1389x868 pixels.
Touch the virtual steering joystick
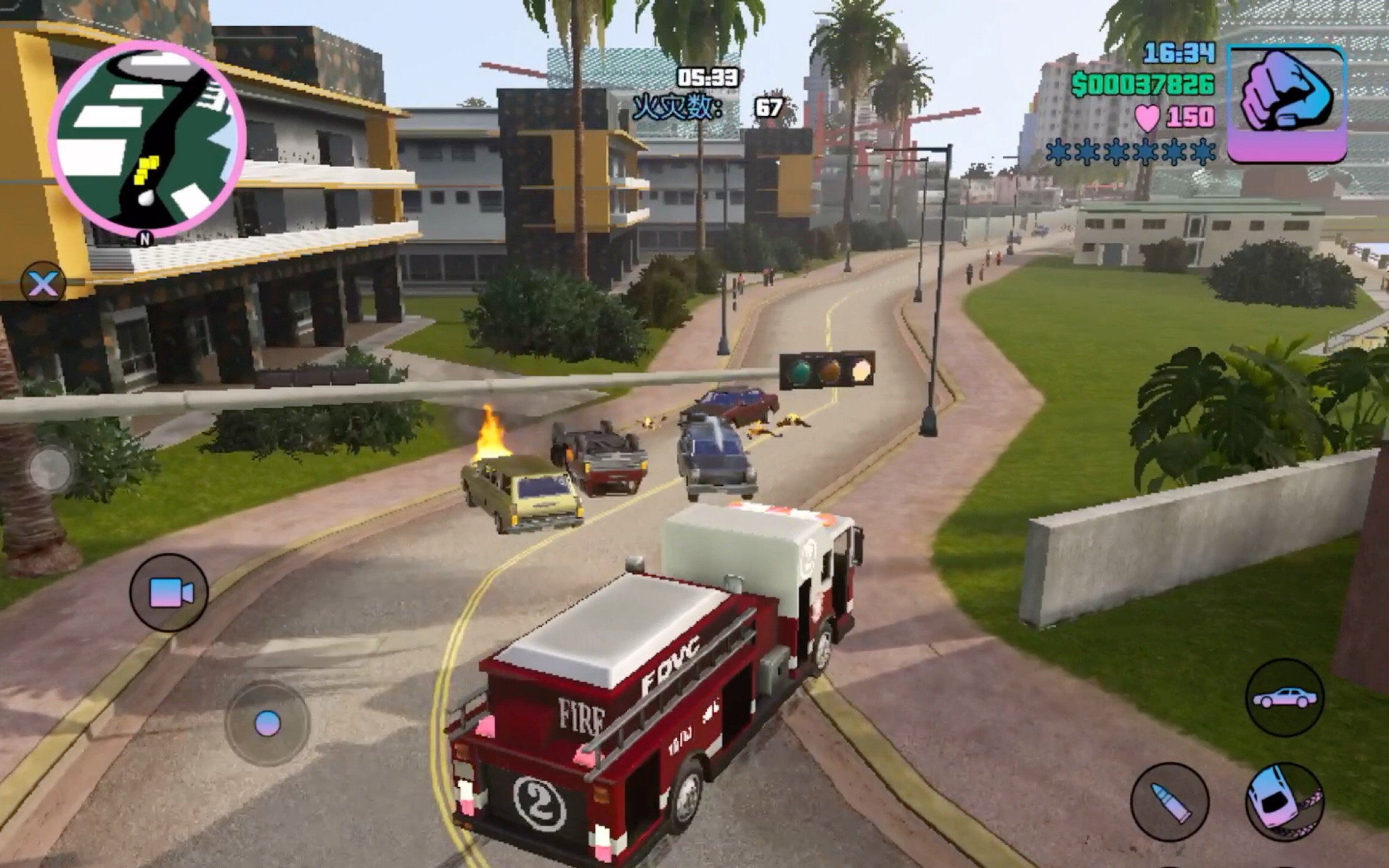tap(267, 723)
